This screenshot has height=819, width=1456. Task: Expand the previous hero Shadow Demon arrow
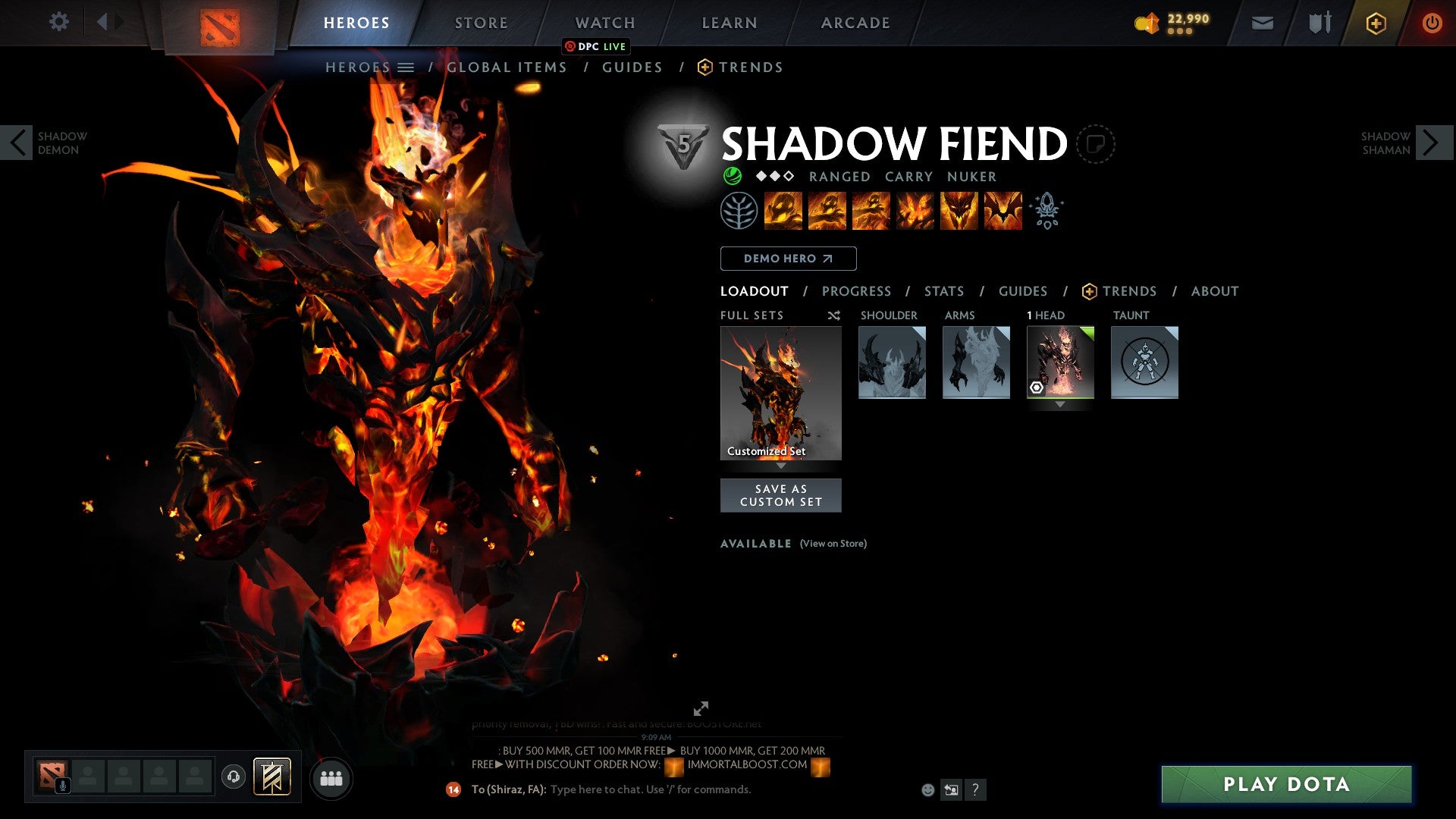tap(17, 143)
